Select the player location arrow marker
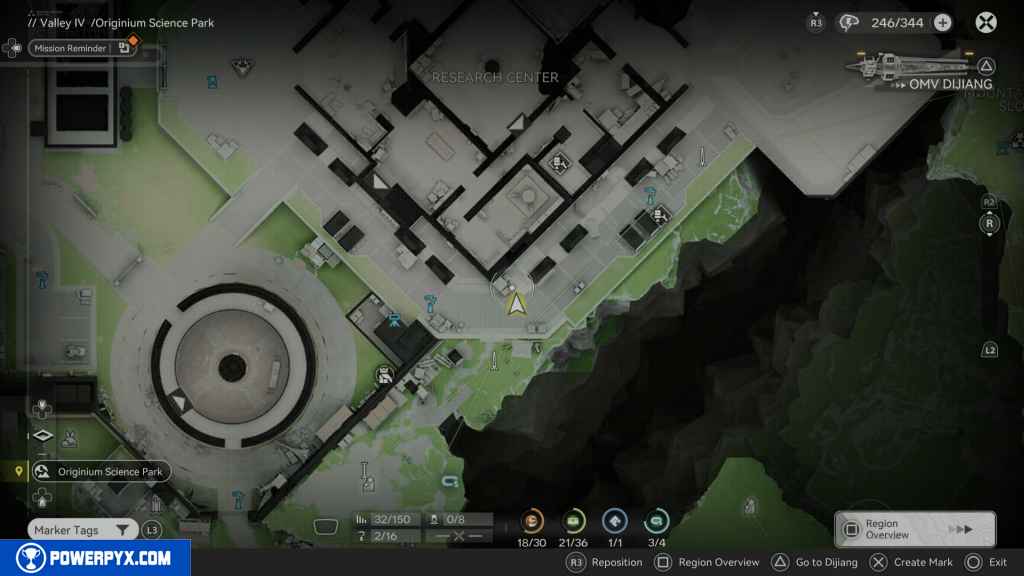 pos(516,304)
